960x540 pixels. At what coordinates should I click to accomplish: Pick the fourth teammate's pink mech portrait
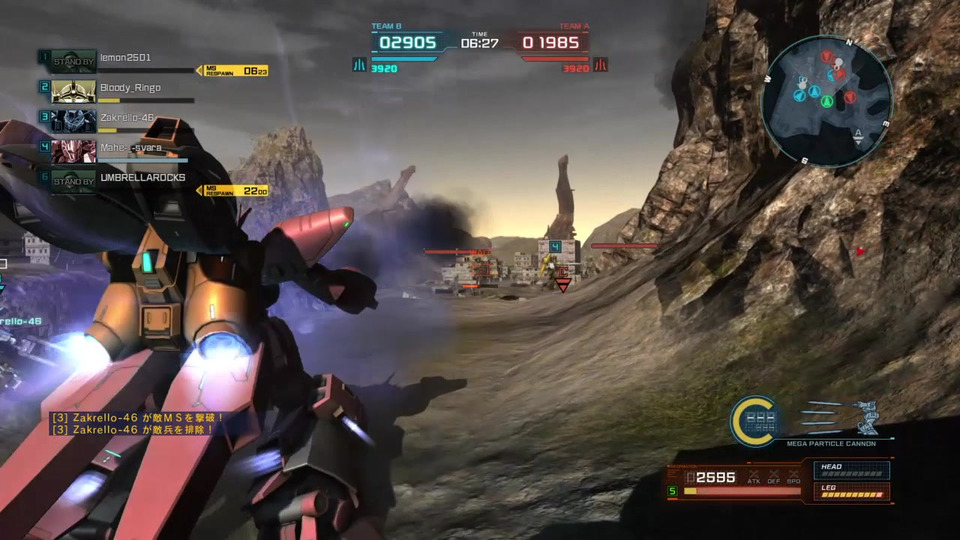[x=74, y=150]
